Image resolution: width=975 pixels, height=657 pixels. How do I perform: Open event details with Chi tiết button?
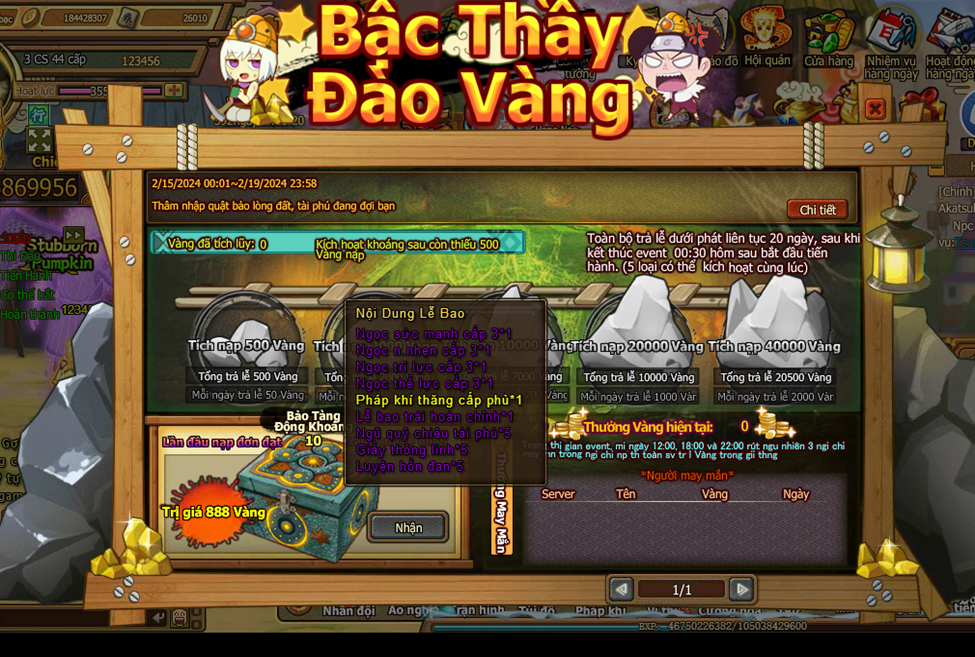[x=817, y=210]
